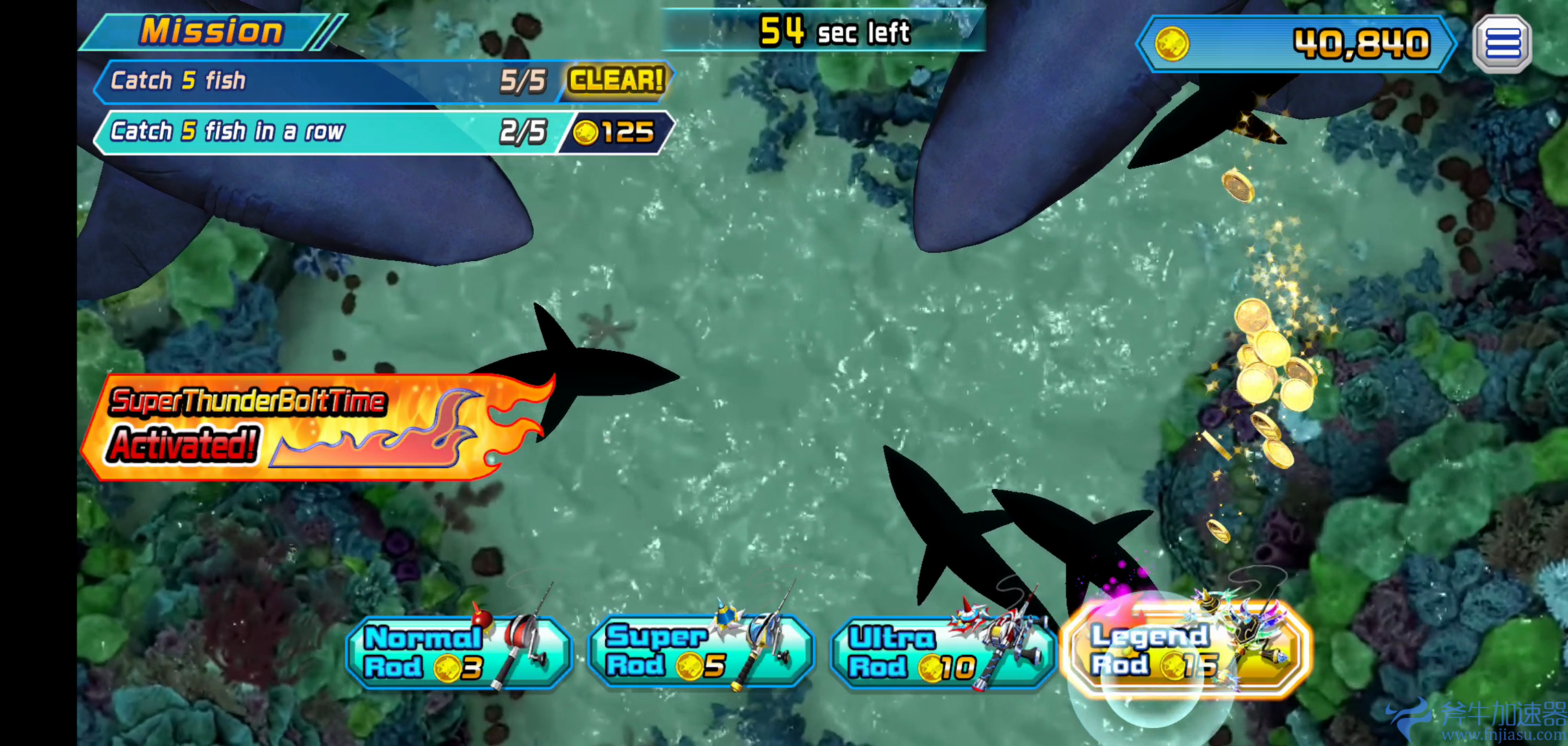Open the hamburger menu at top right
Viewport: 1568px width, 746px height.
(1502, 43)
